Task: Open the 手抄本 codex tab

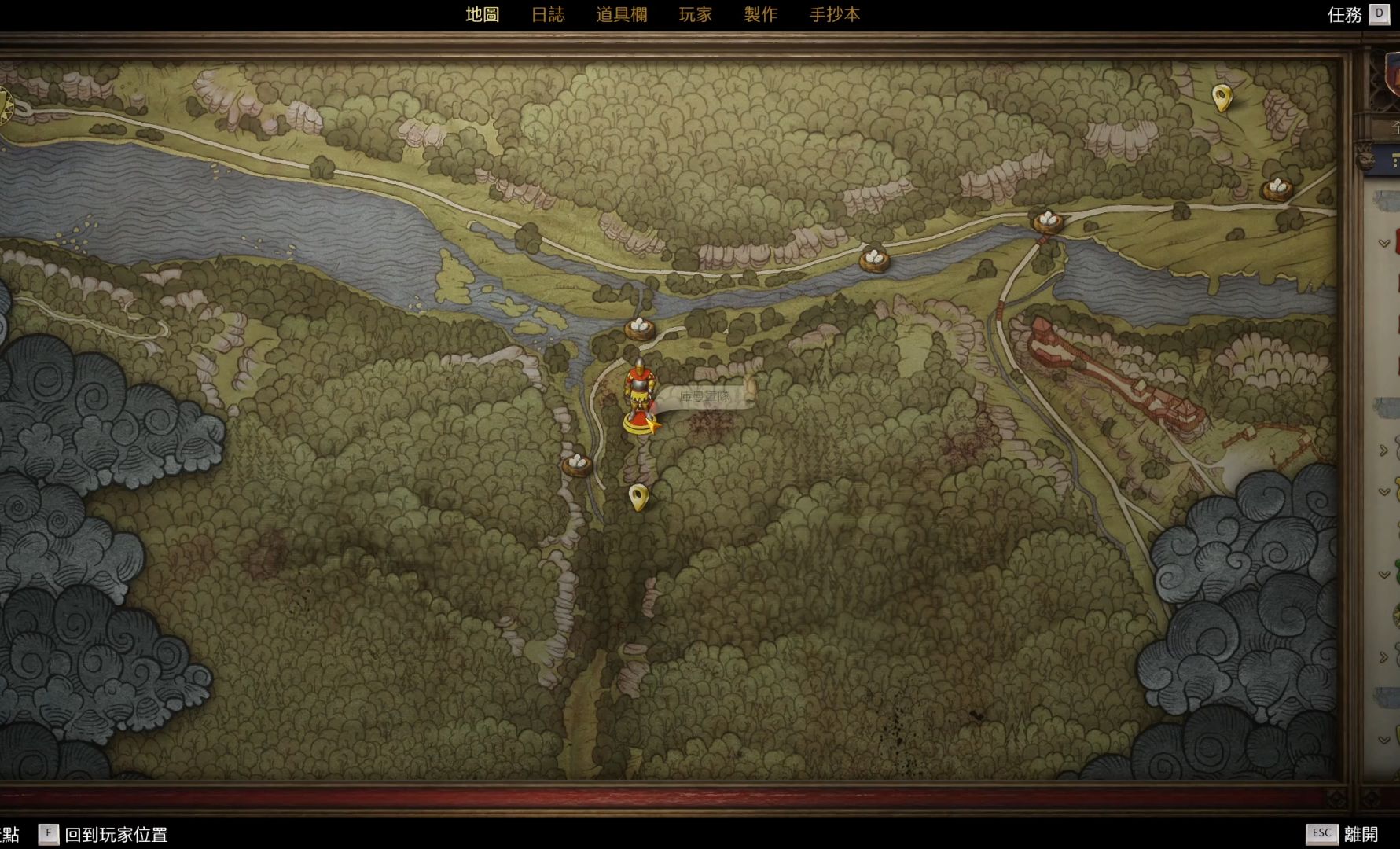Action: pyautogui.click(x=835, y=14)
